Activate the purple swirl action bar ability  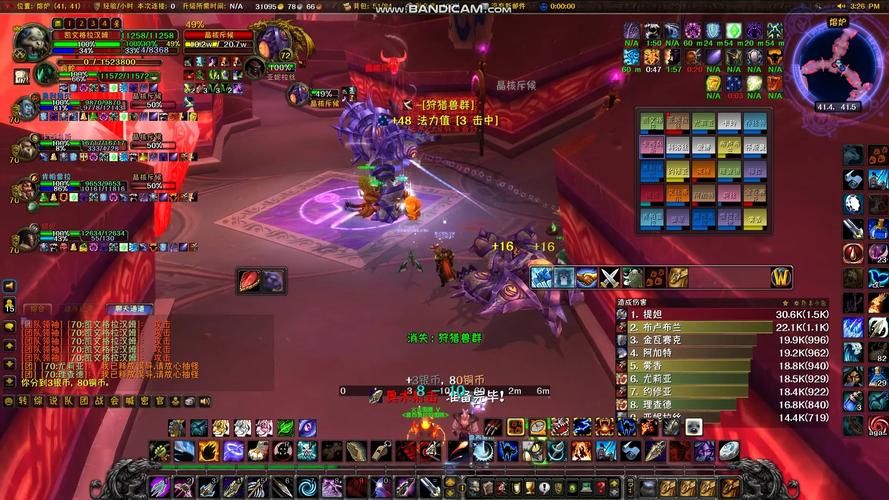tap(233, 451)
